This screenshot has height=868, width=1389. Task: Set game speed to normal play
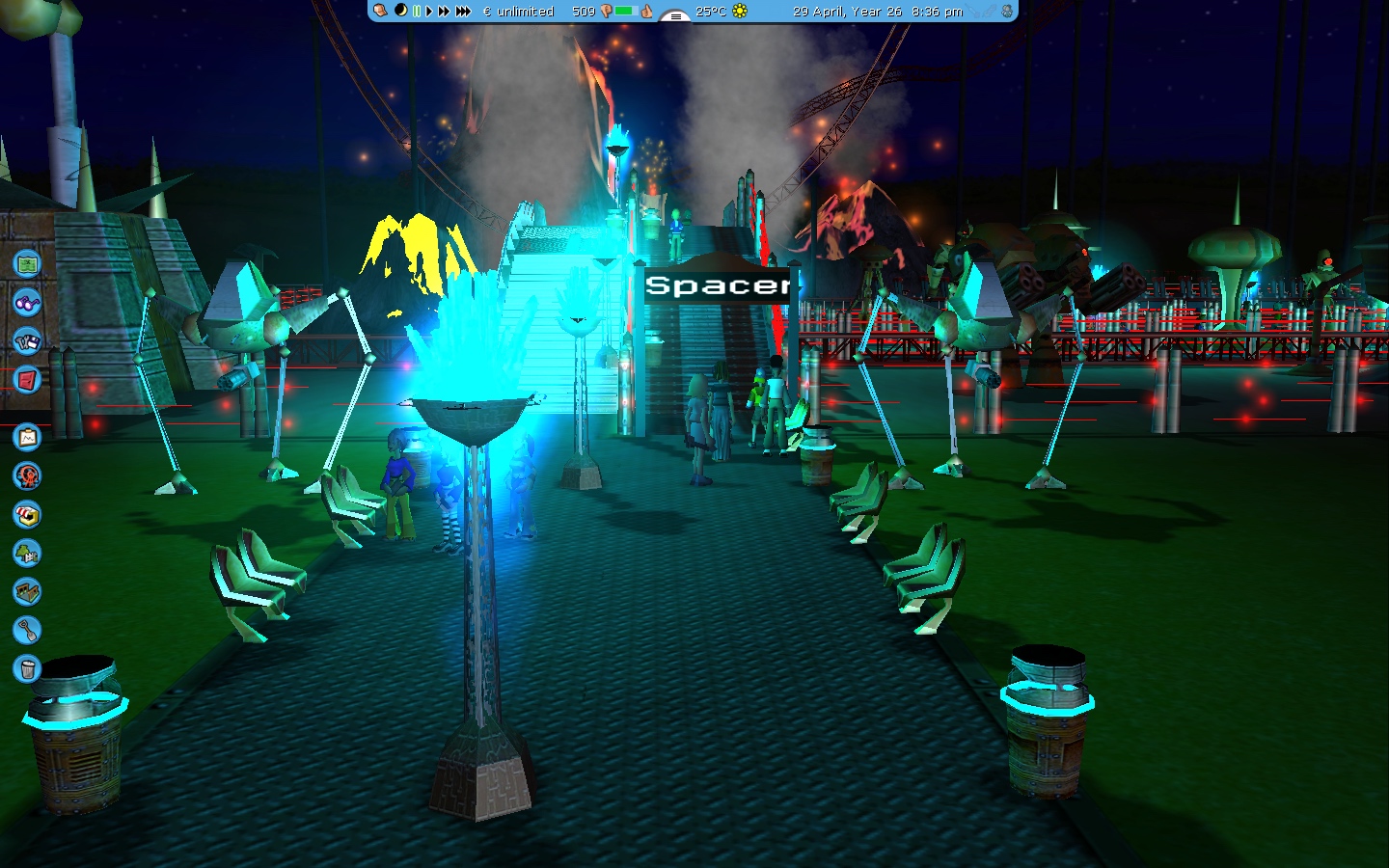tap(429, 12)
